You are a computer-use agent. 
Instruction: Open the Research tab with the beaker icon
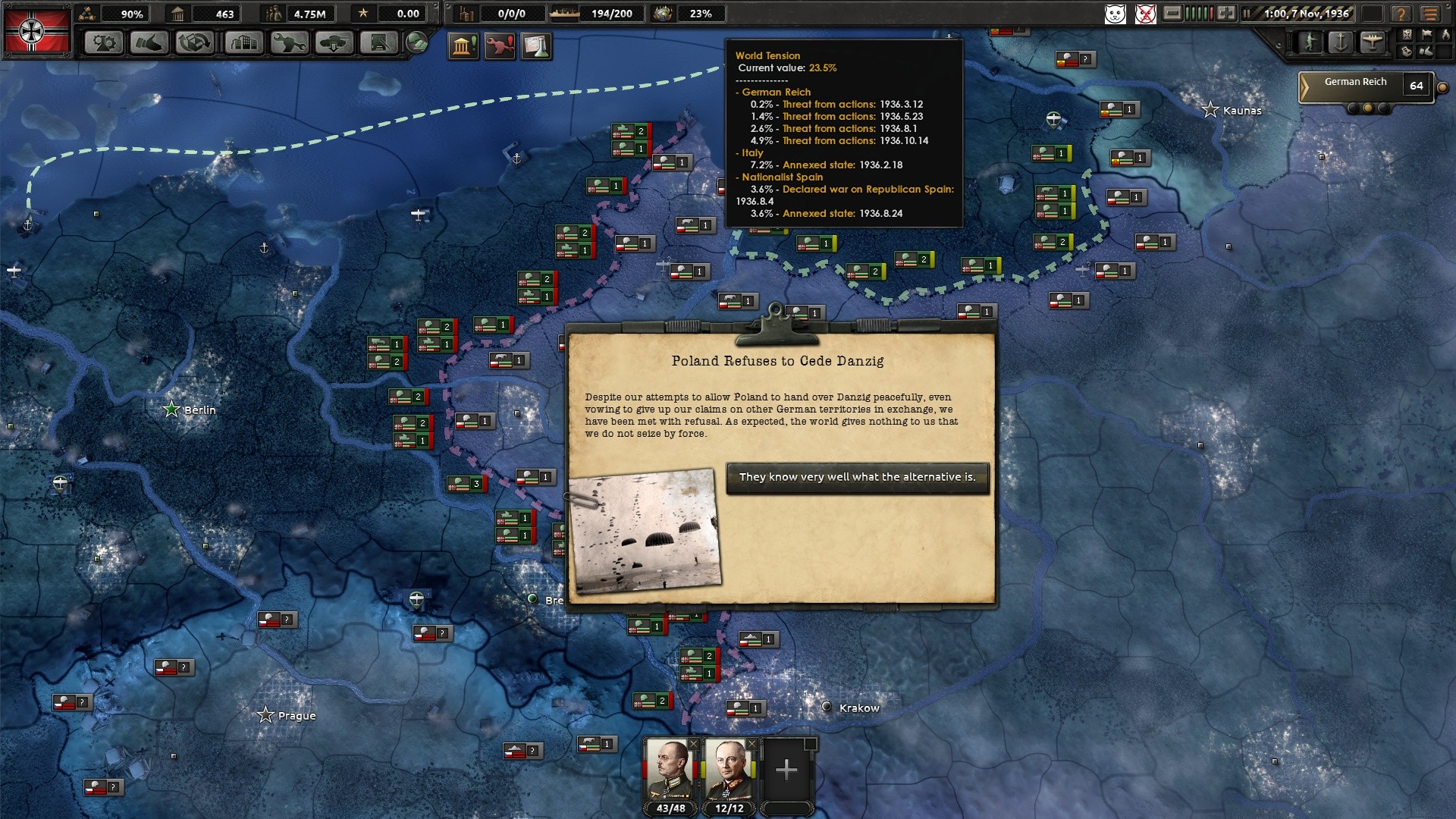coord(102,43)
